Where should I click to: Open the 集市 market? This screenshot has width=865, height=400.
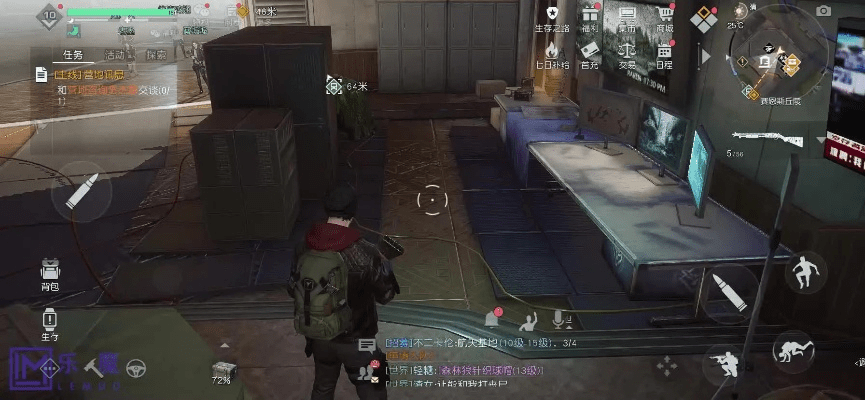[x=627, y=17]
